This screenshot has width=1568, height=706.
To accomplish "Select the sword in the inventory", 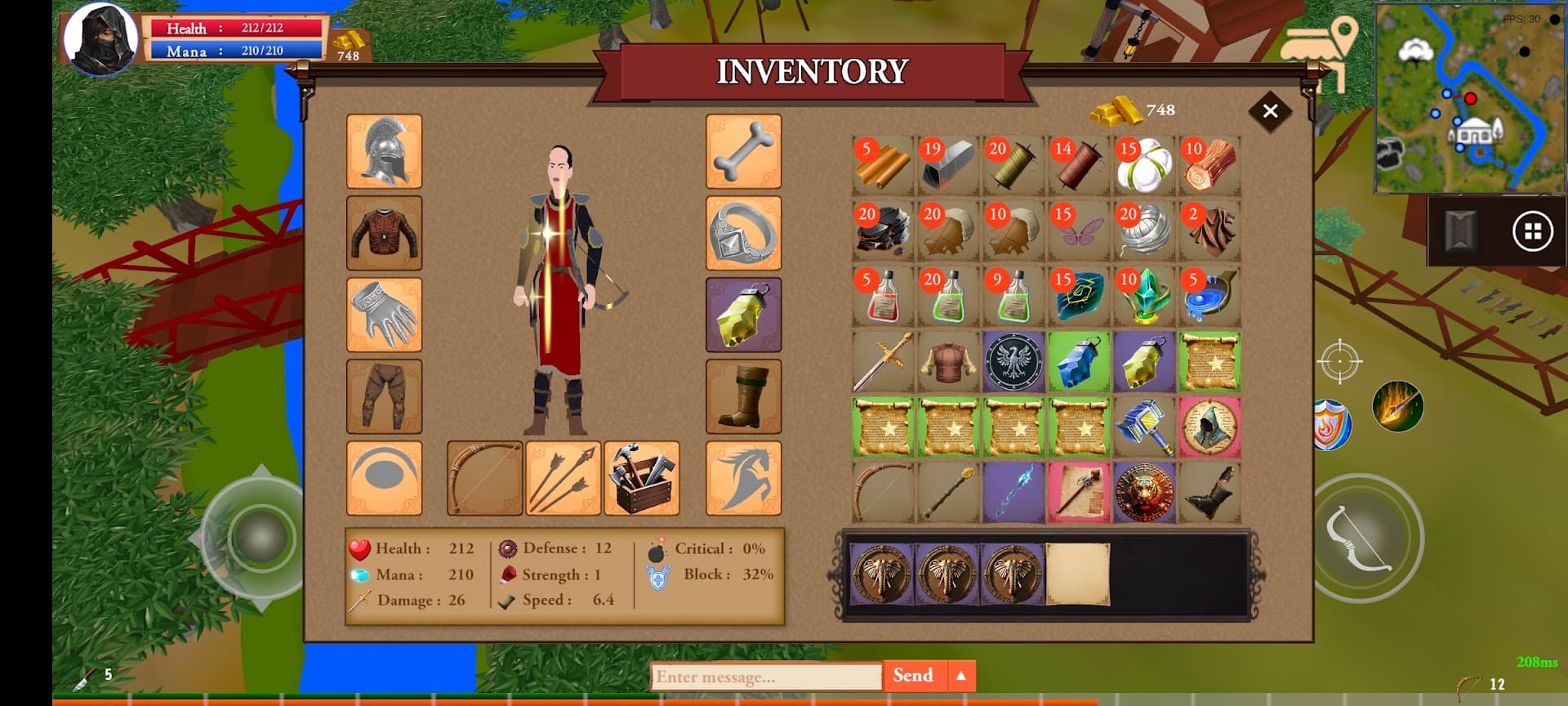I will (882, 362).
